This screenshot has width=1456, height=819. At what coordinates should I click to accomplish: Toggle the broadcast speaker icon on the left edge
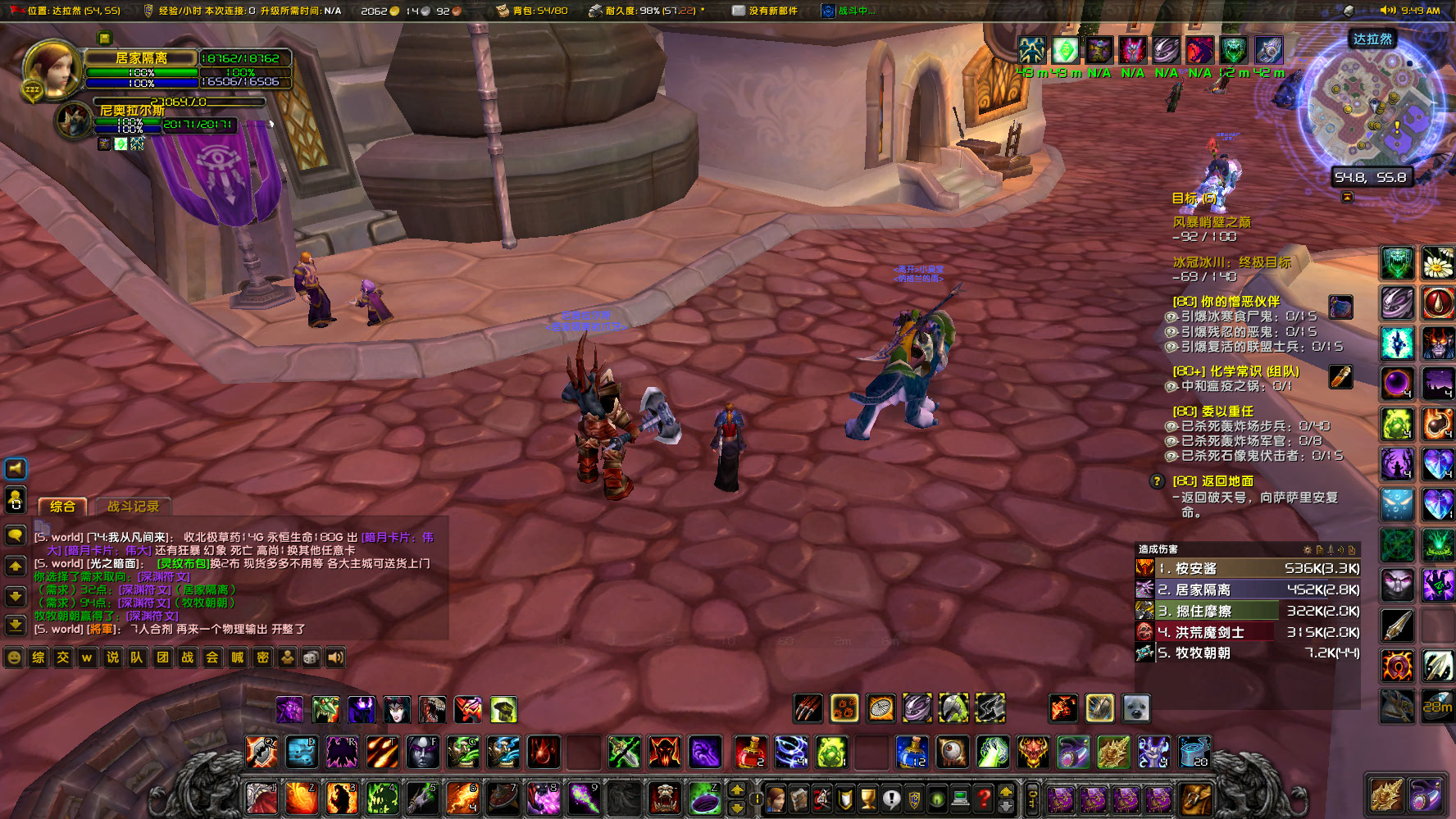click(x=16, y=468)
